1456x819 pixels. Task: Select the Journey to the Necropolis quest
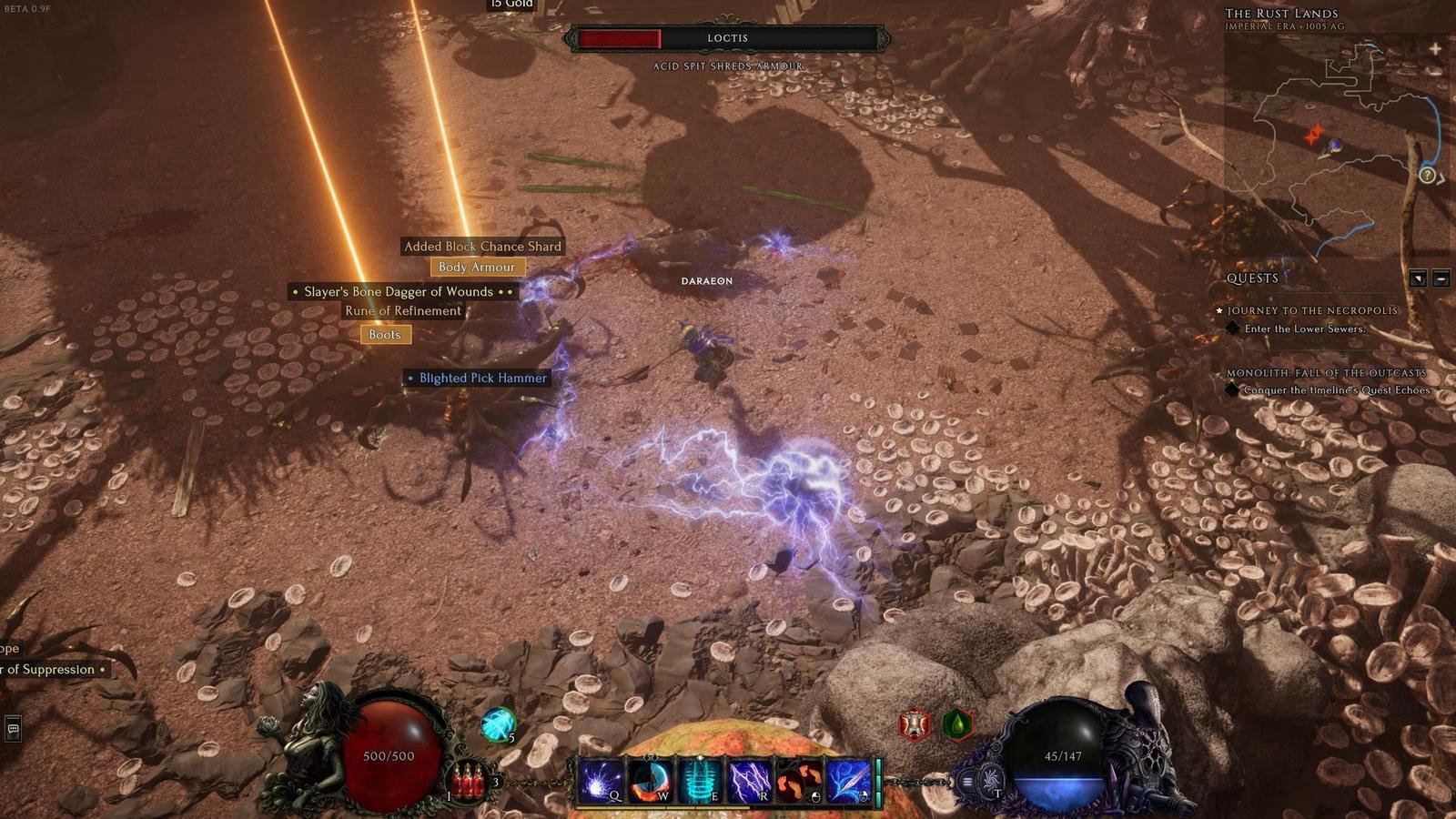coord(1311,310)
